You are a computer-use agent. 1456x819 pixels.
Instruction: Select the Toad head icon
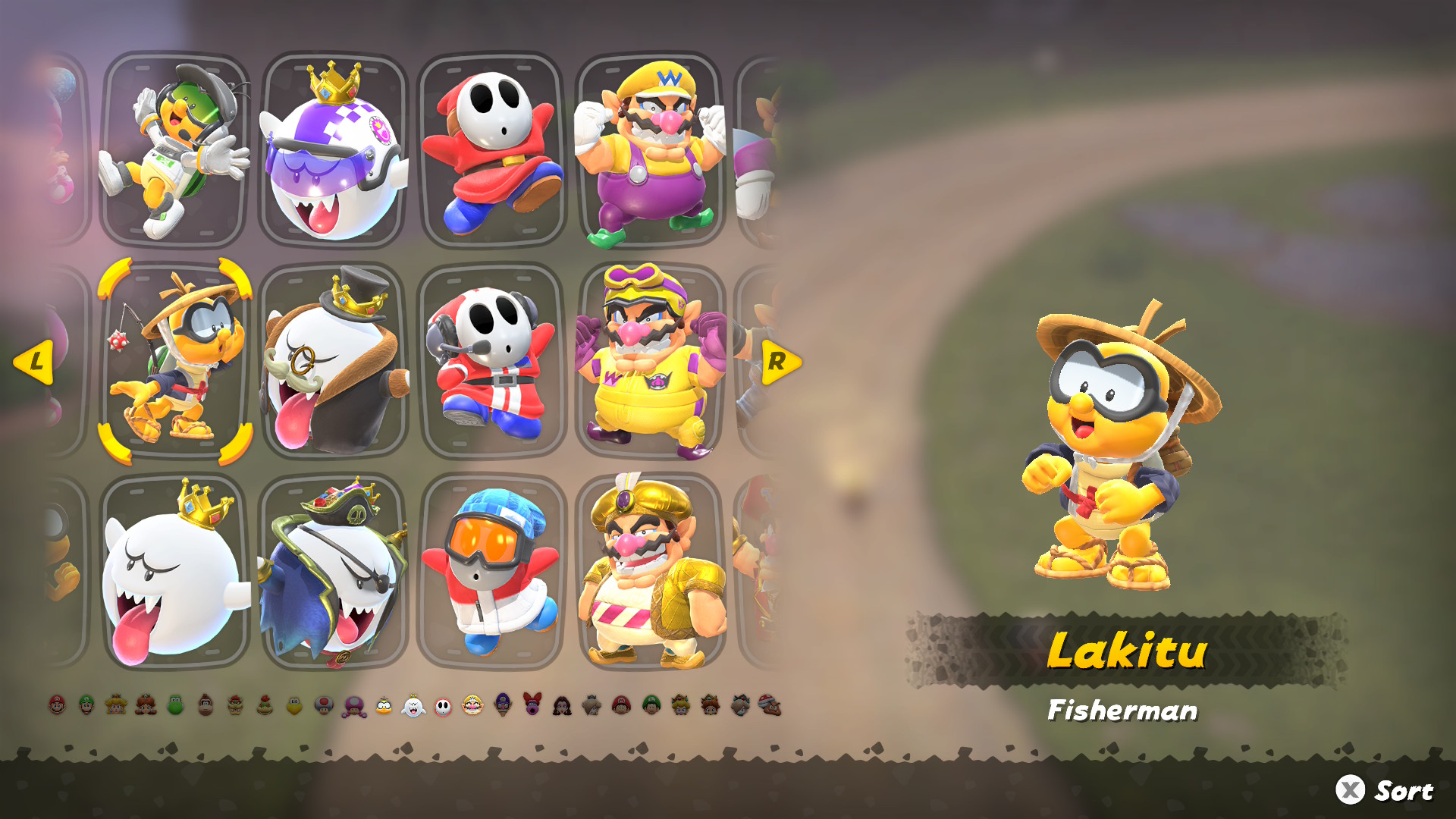pos(324,705)
